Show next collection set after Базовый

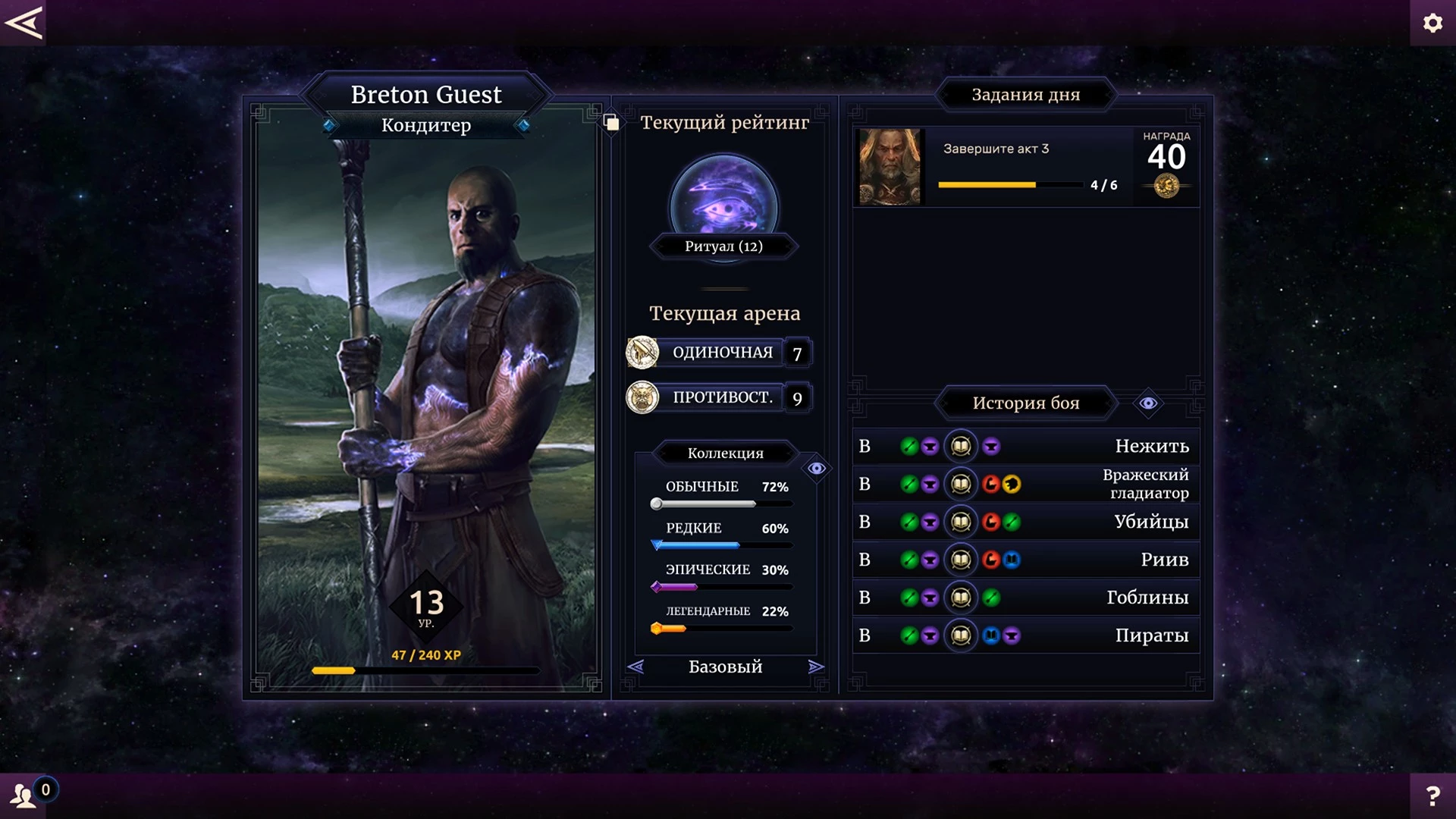pos(816,667)
